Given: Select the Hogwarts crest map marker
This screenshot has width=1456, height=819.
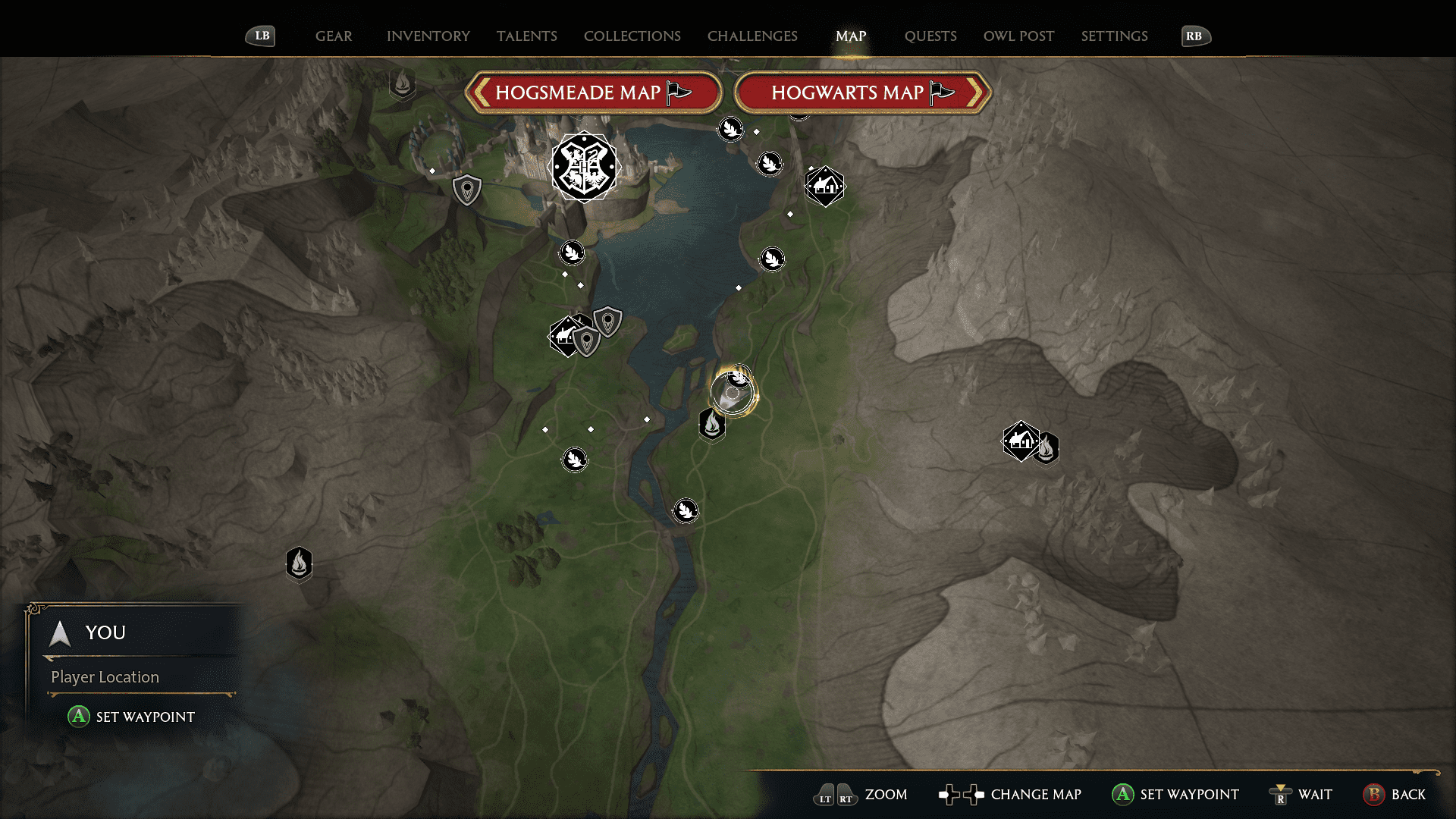Looking at the screenshot, I should (584, 167).
